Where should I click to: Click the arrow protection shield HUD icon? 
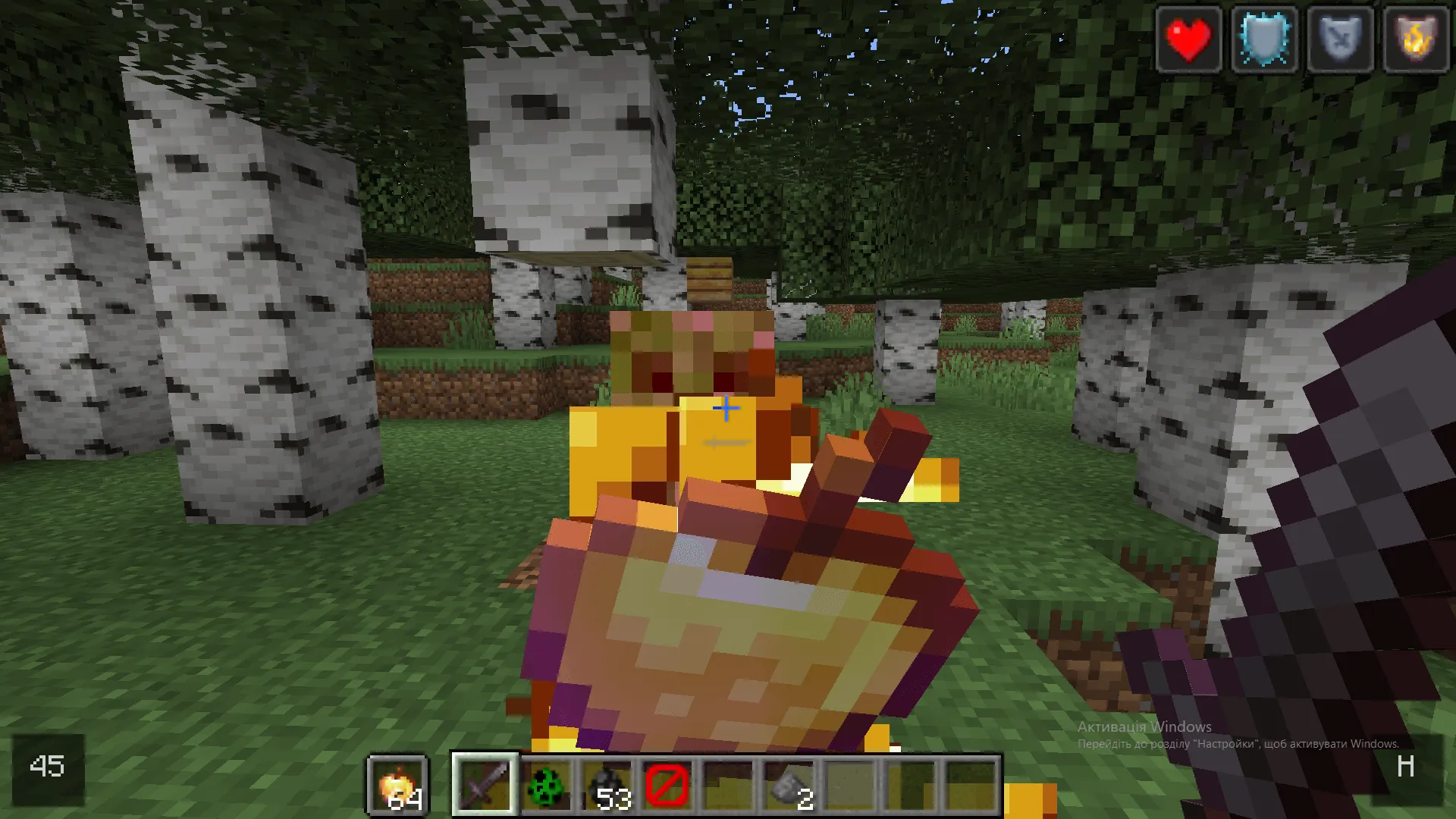tap(1339, 39)
